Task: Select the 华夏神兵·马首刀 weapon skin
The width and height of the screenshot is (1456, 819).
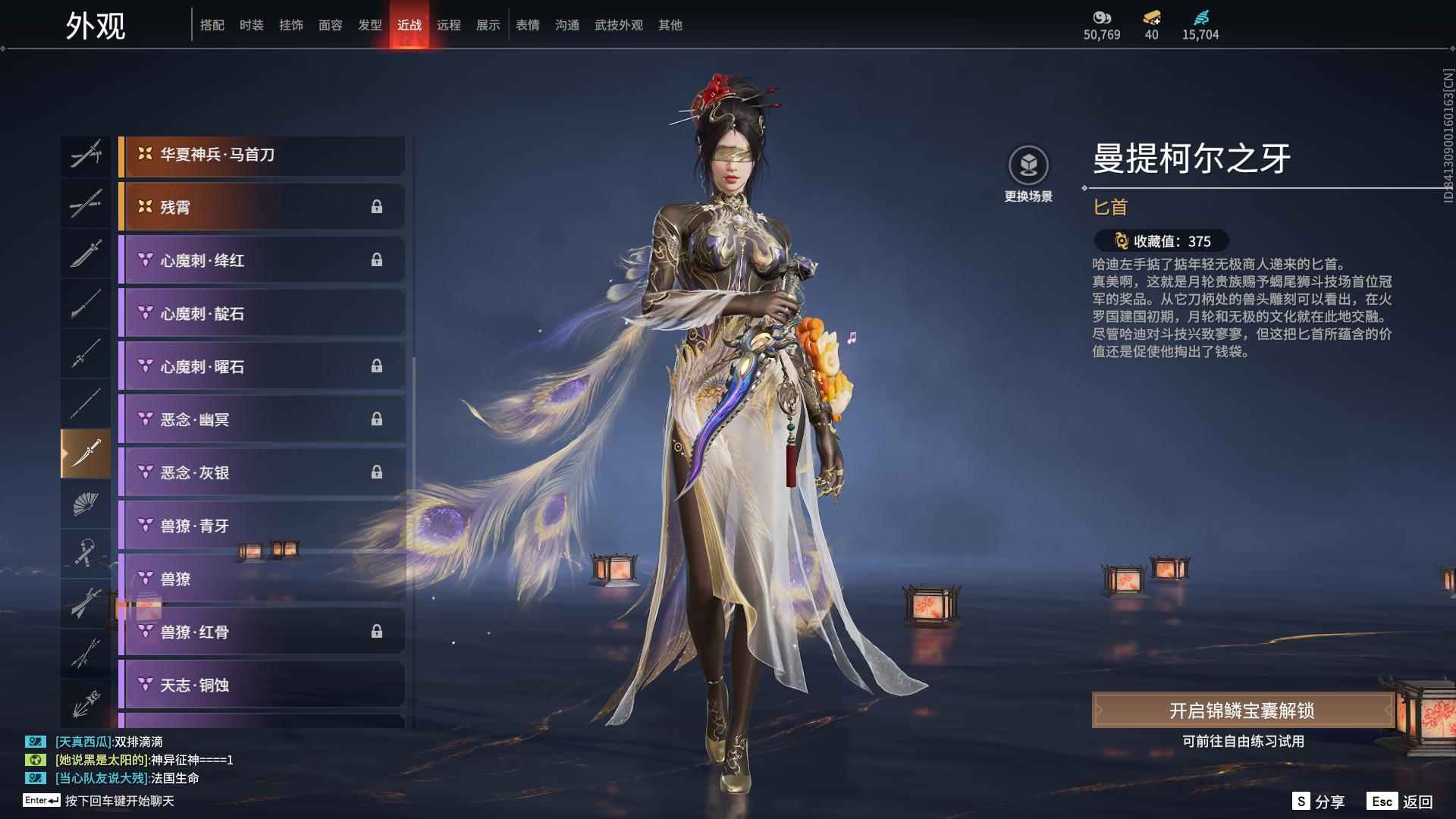Action: point(262,154)
